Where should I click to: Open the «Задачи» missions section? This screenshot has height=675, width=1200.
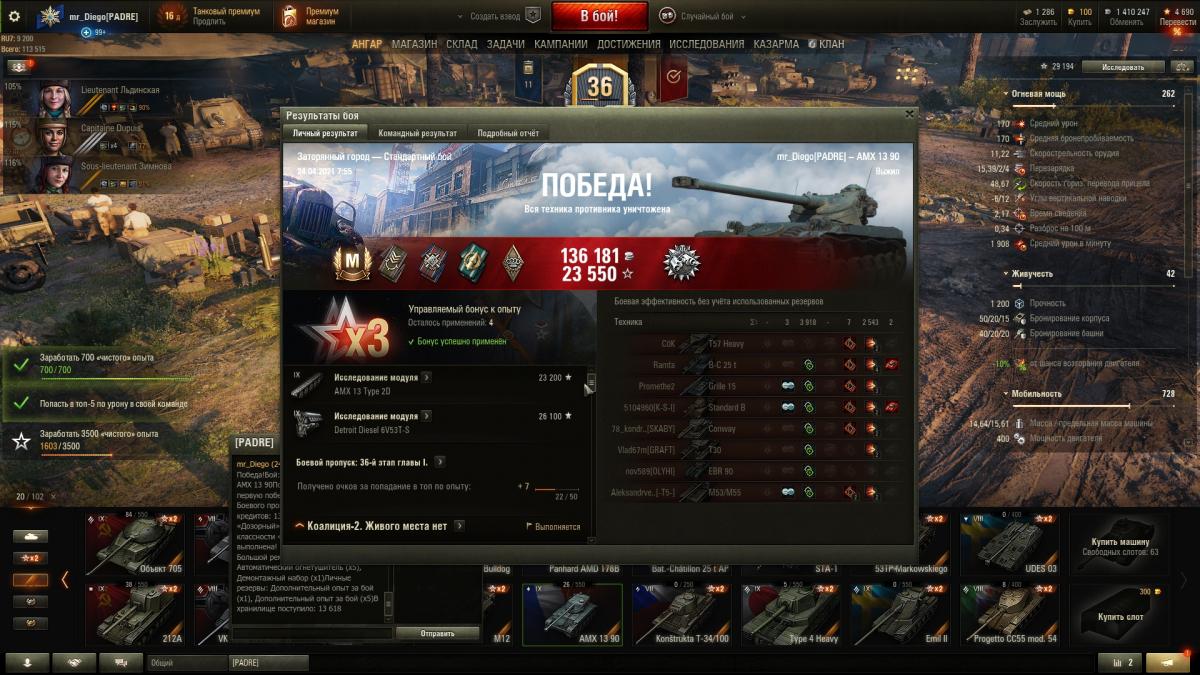[506, 44]
